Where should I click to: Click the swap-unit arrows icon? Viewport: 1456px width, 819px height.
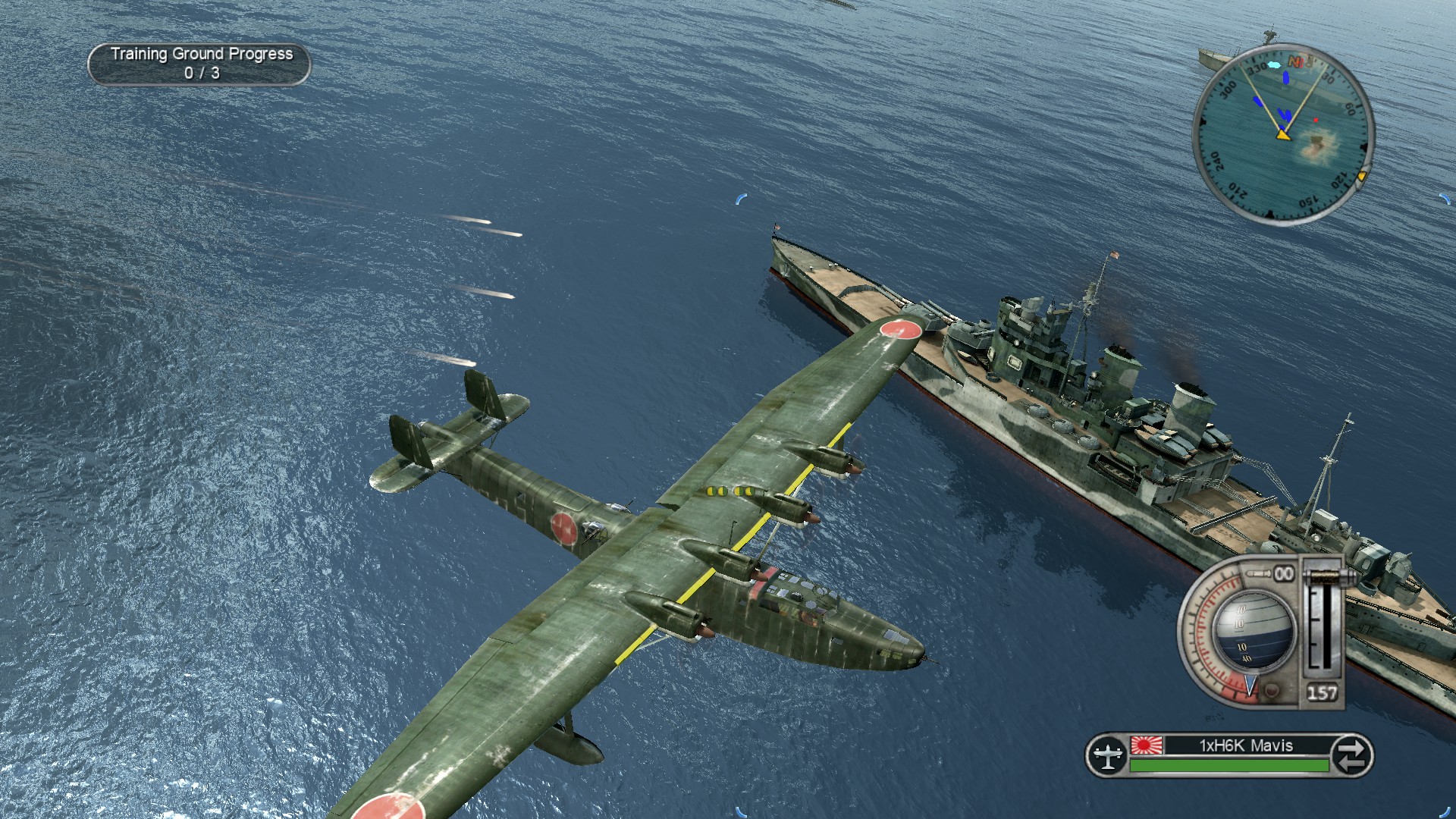pos(1351,755)
